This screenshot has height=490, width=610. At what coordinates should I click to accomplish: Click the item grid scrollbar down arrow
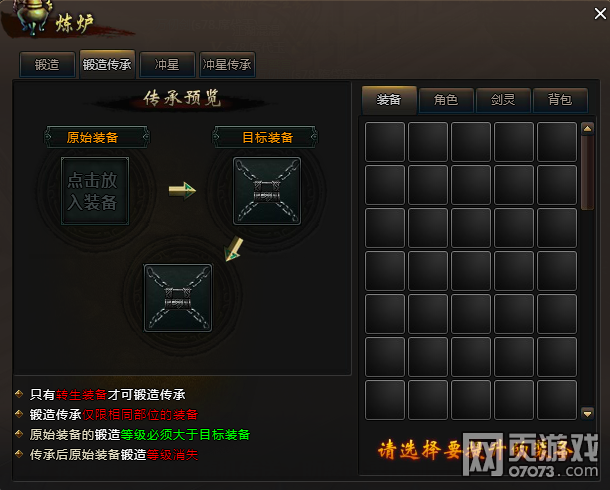[x=587, y=413]
